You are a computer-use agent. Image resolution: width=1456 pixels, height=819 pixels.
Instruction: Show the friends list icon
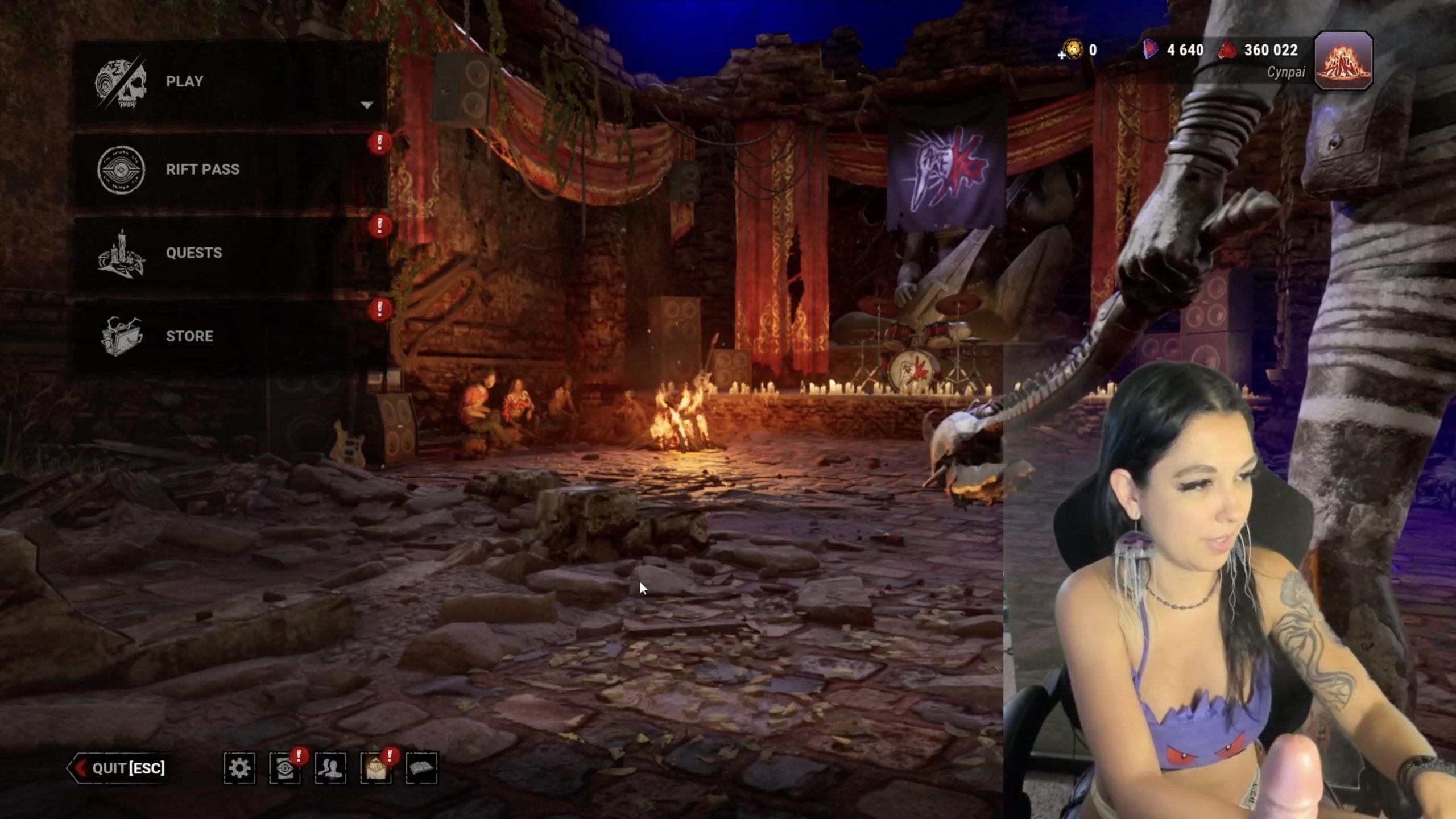point(330,768)
